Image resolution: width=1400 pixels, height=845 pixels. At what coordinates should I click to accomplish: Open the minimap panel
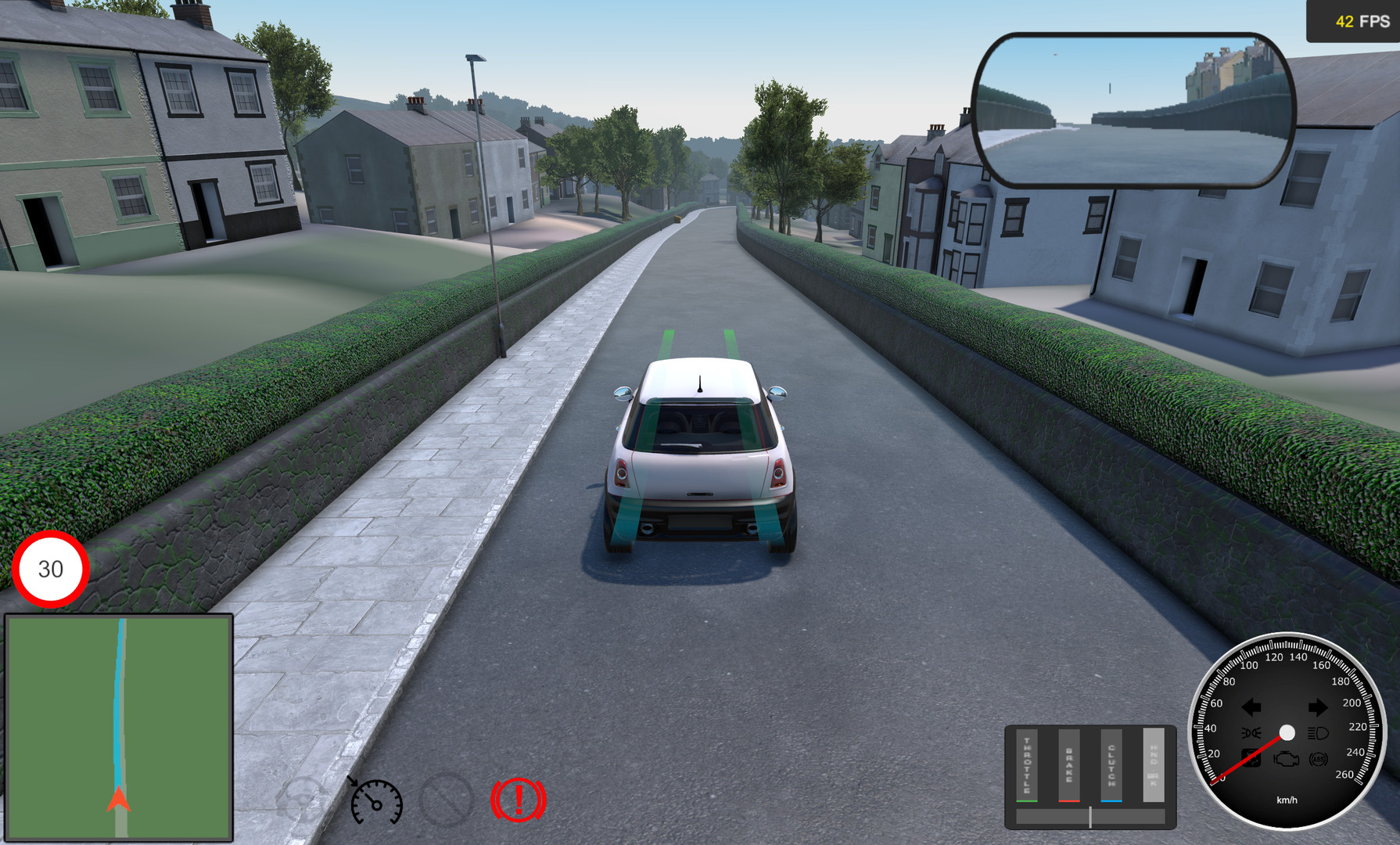pos(120,728)
